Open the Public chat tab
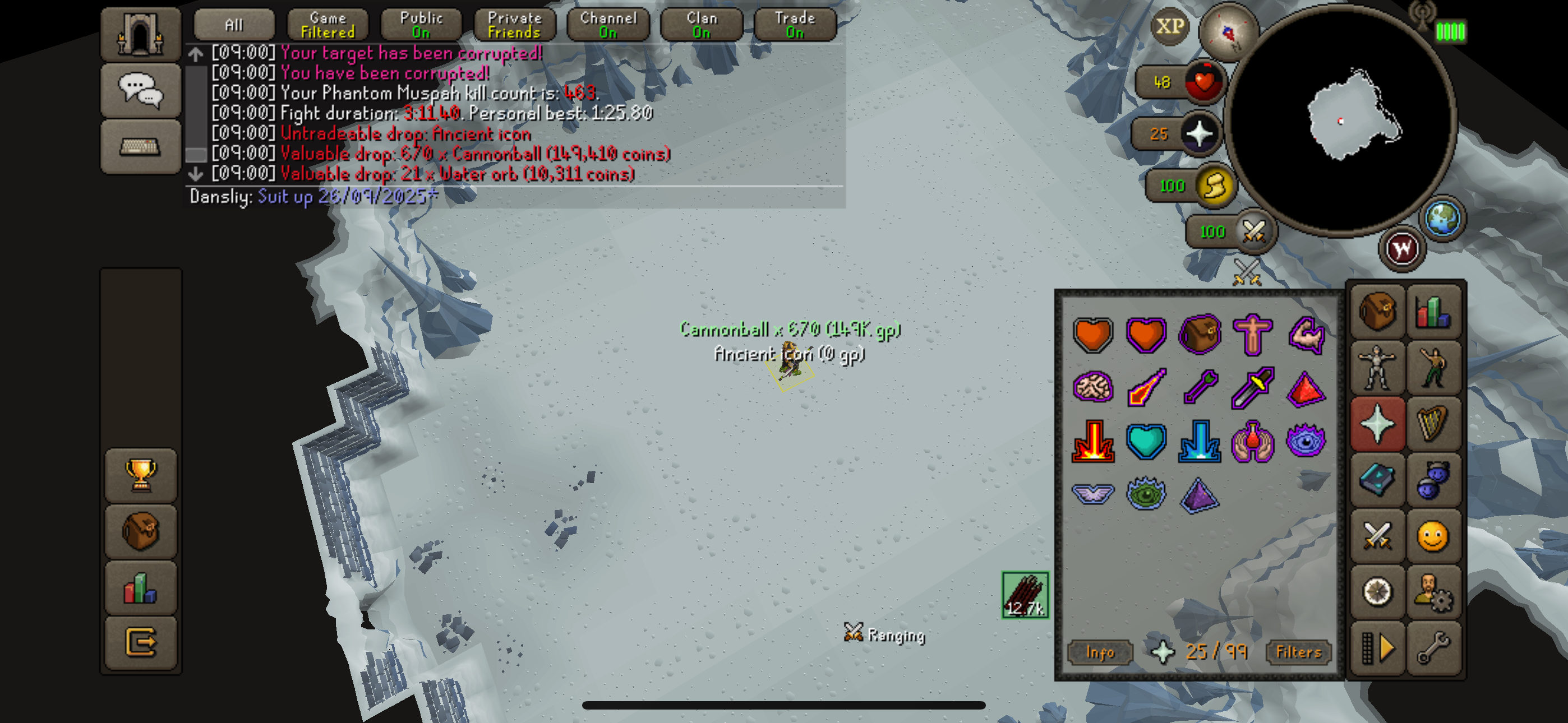The image size is (1568, 723). point(421,25)
